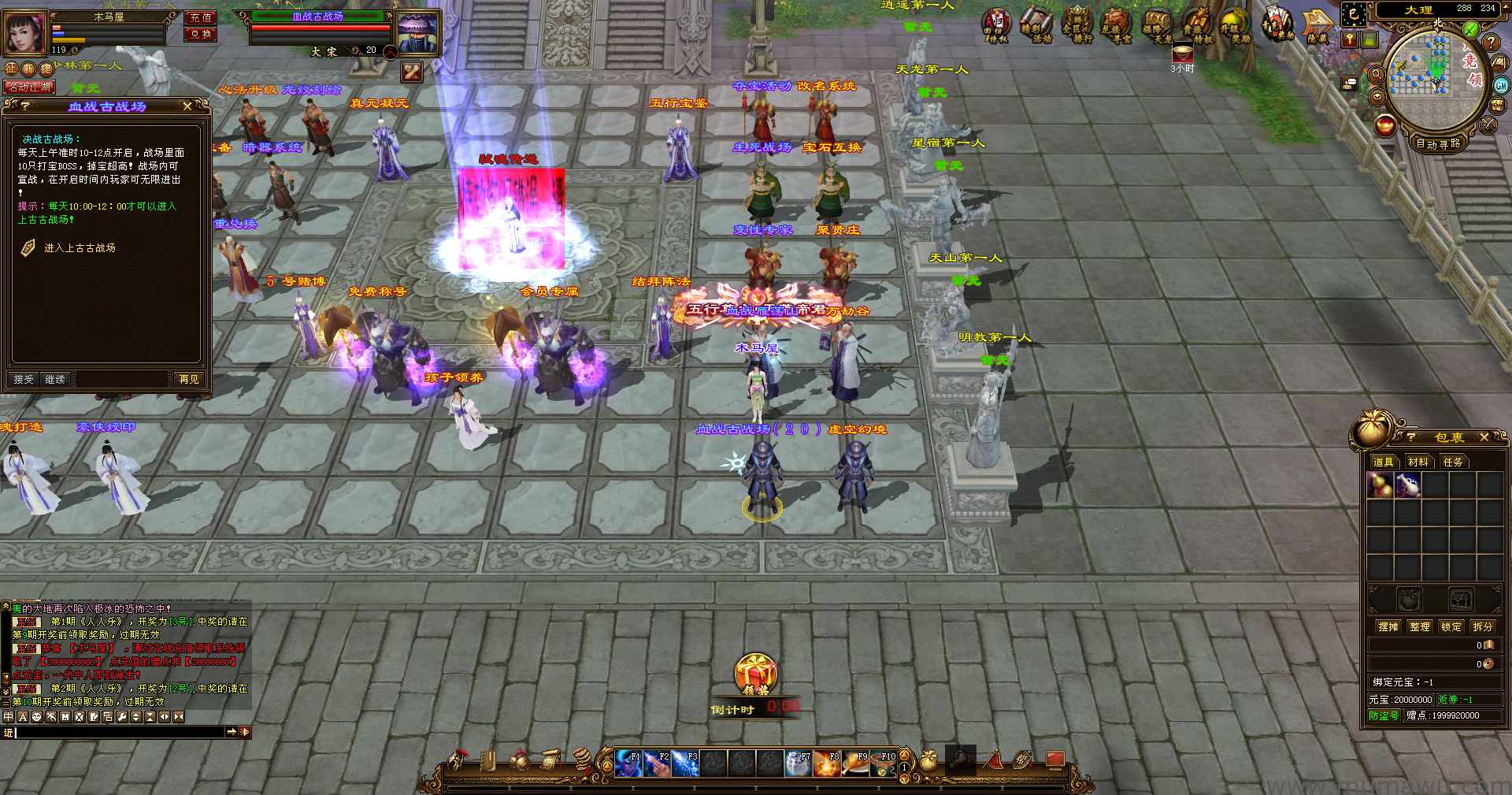Use the F1 skill on the hotbar
The width and height of the screenshot is (1512, 795).
(x=628, y=763)
